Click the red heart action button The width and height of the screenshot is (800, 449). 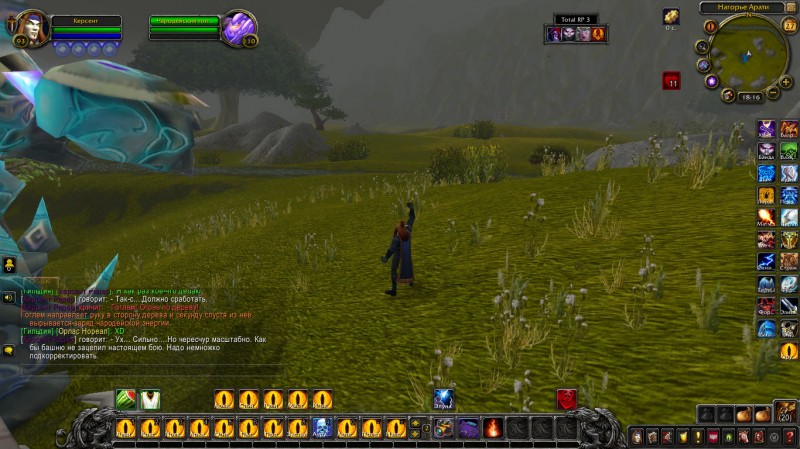pos(567,399)
